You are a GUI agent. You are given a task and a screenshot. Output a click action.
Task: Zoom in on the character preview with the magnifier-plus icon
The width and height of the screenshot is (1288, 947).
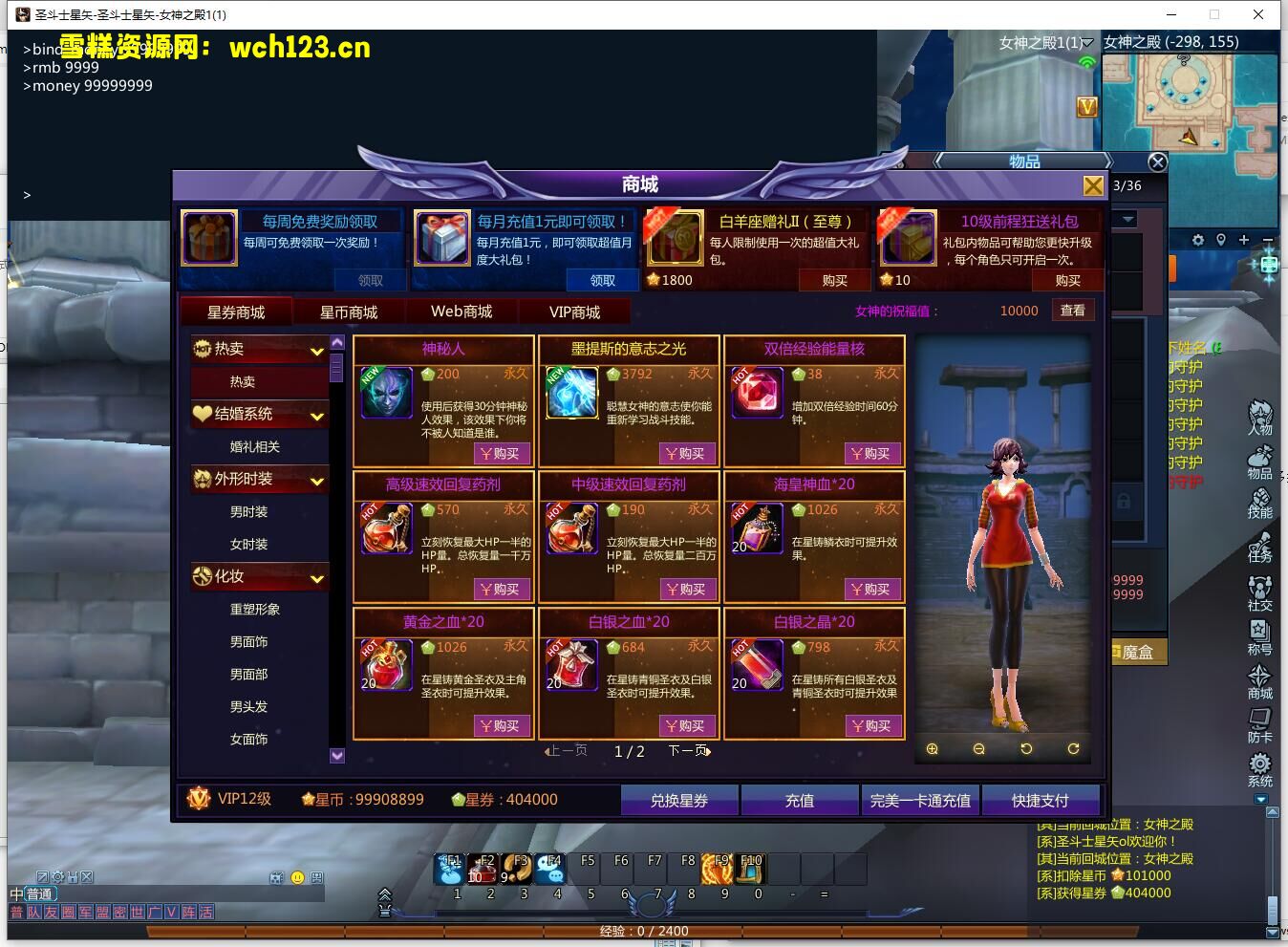[932, 749]
